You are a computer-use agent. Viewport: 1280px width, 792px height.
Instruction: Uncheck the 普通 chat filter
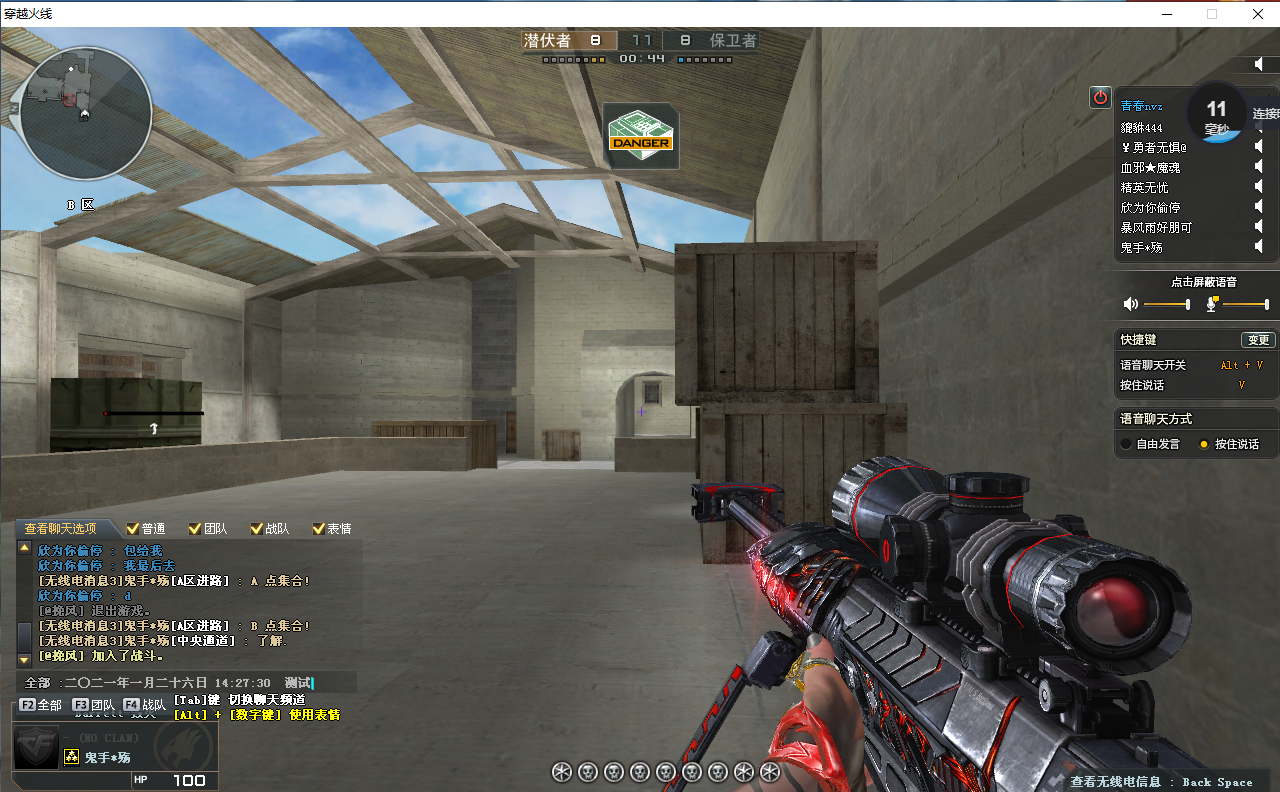133,529
